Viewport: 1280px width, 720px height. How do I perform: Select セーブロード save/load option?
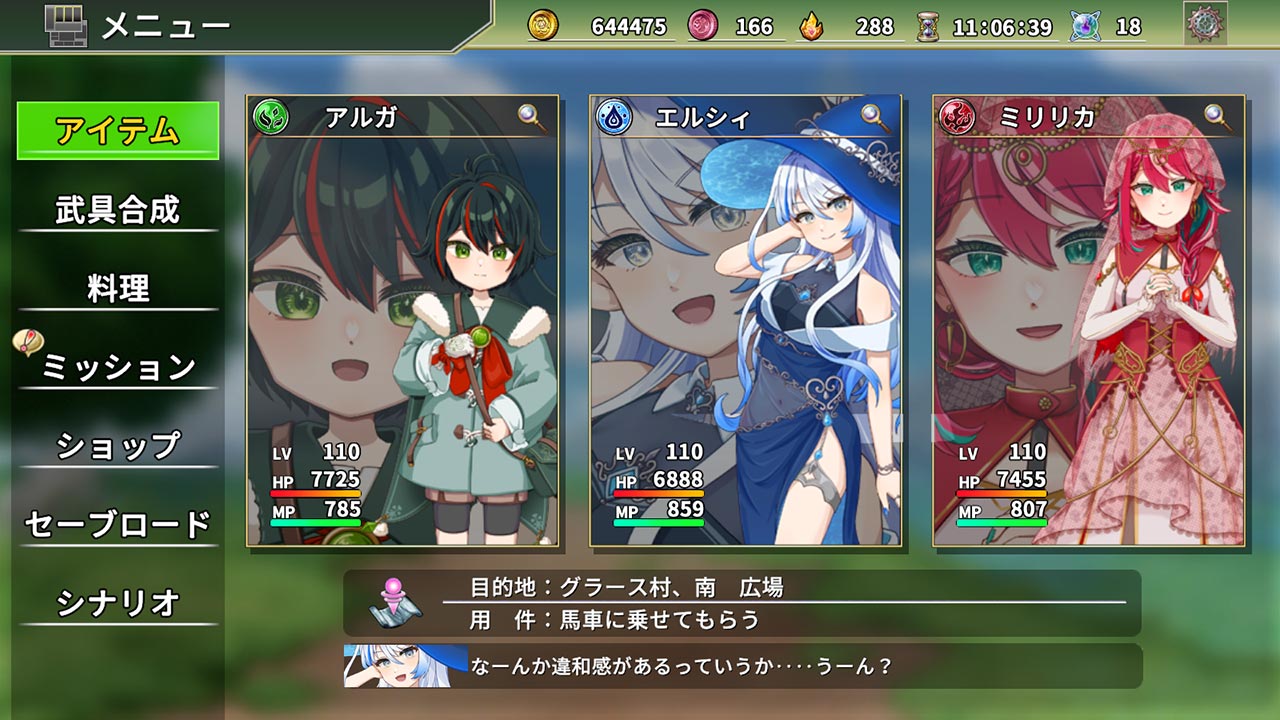click(118, 524)
